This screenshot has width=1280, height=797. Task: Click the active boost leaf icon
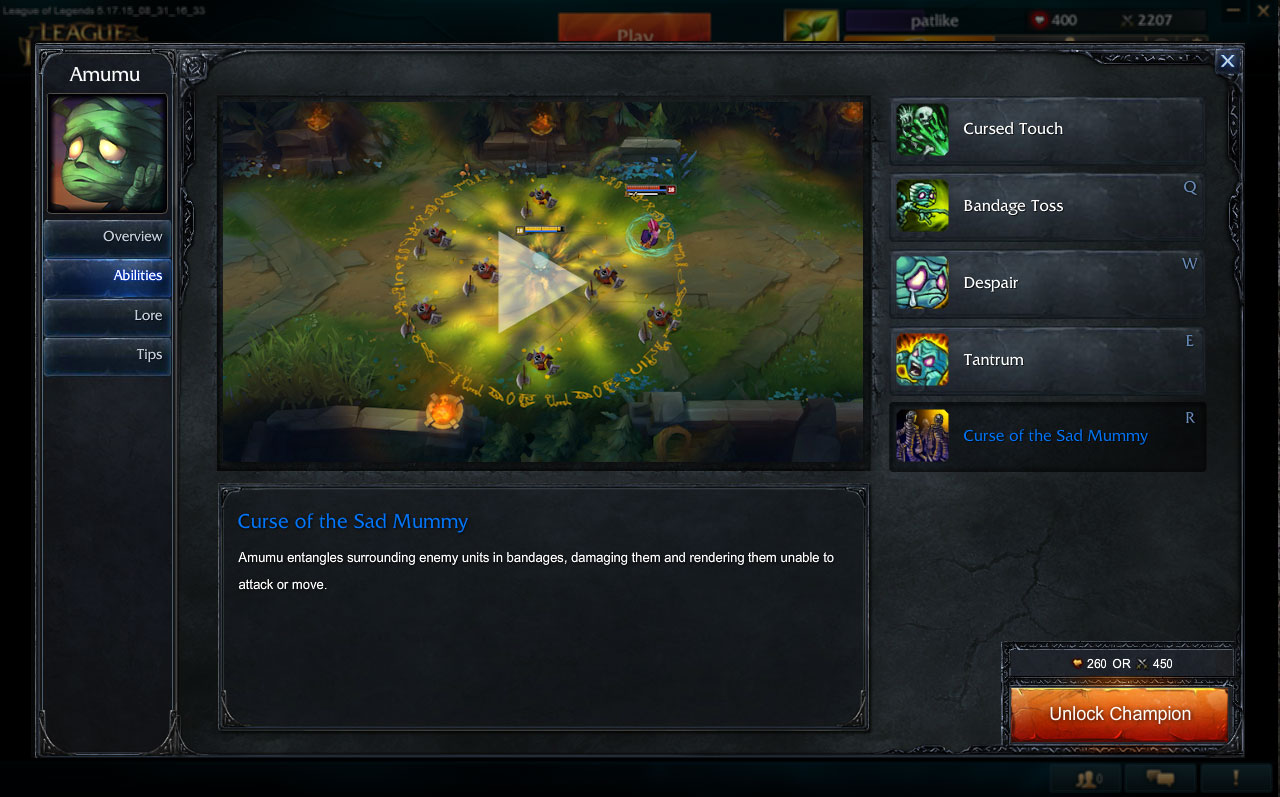tap(810, 20)
